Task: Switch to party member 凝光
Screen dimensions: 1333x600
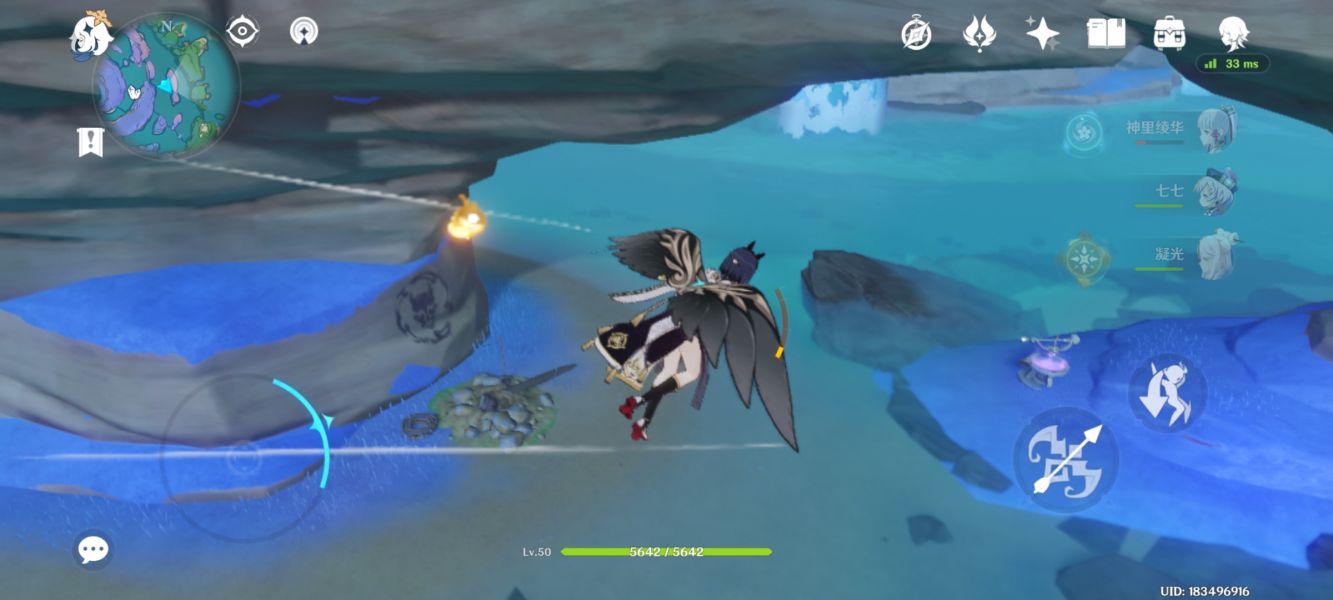Action: [1216, 255]
